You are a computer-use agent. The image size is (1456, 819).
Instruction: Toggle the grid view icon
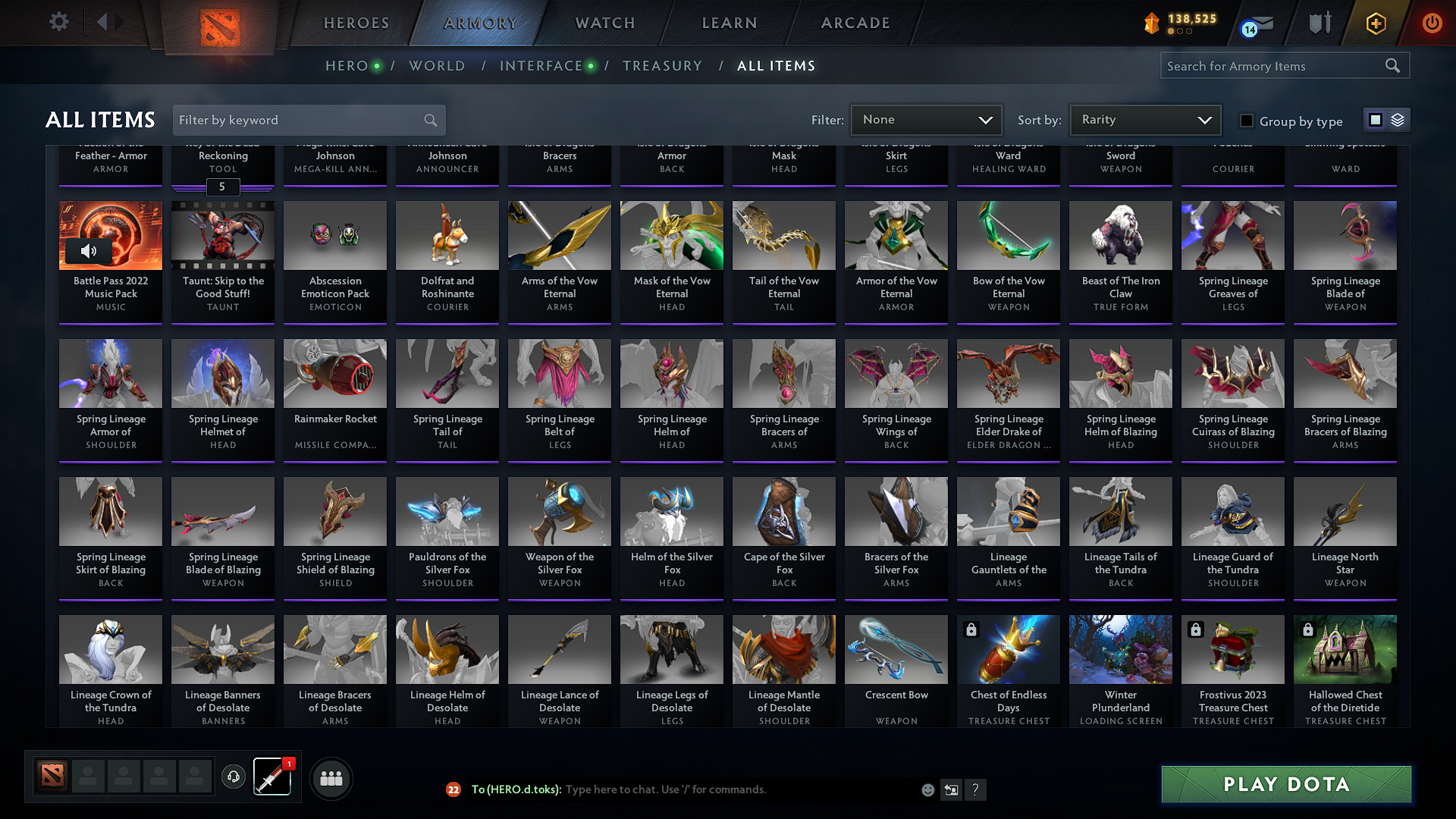click(x=1375, y=120)
